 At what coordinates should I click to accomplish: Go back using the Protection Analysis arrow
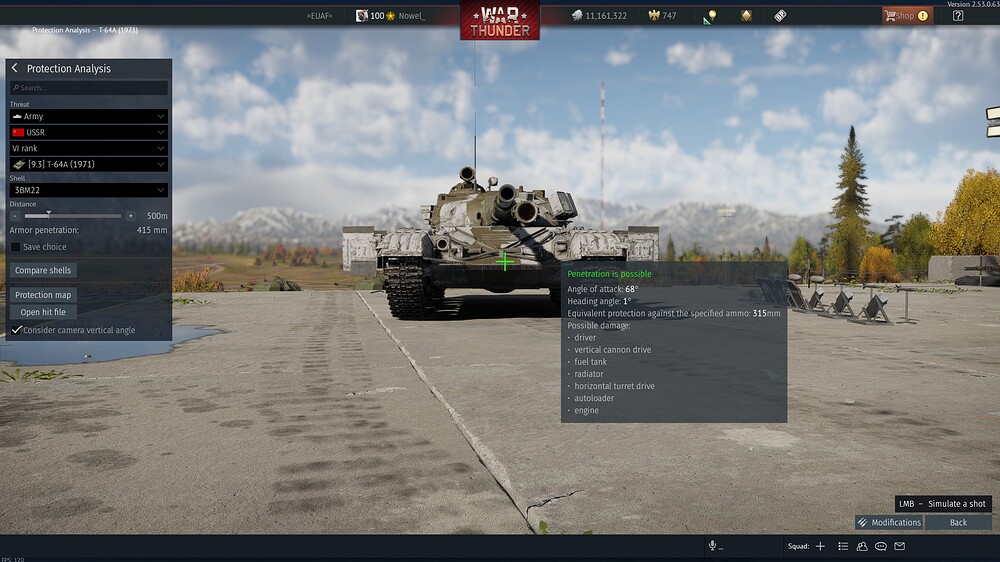pyautogui.click(x=15, y=68)
